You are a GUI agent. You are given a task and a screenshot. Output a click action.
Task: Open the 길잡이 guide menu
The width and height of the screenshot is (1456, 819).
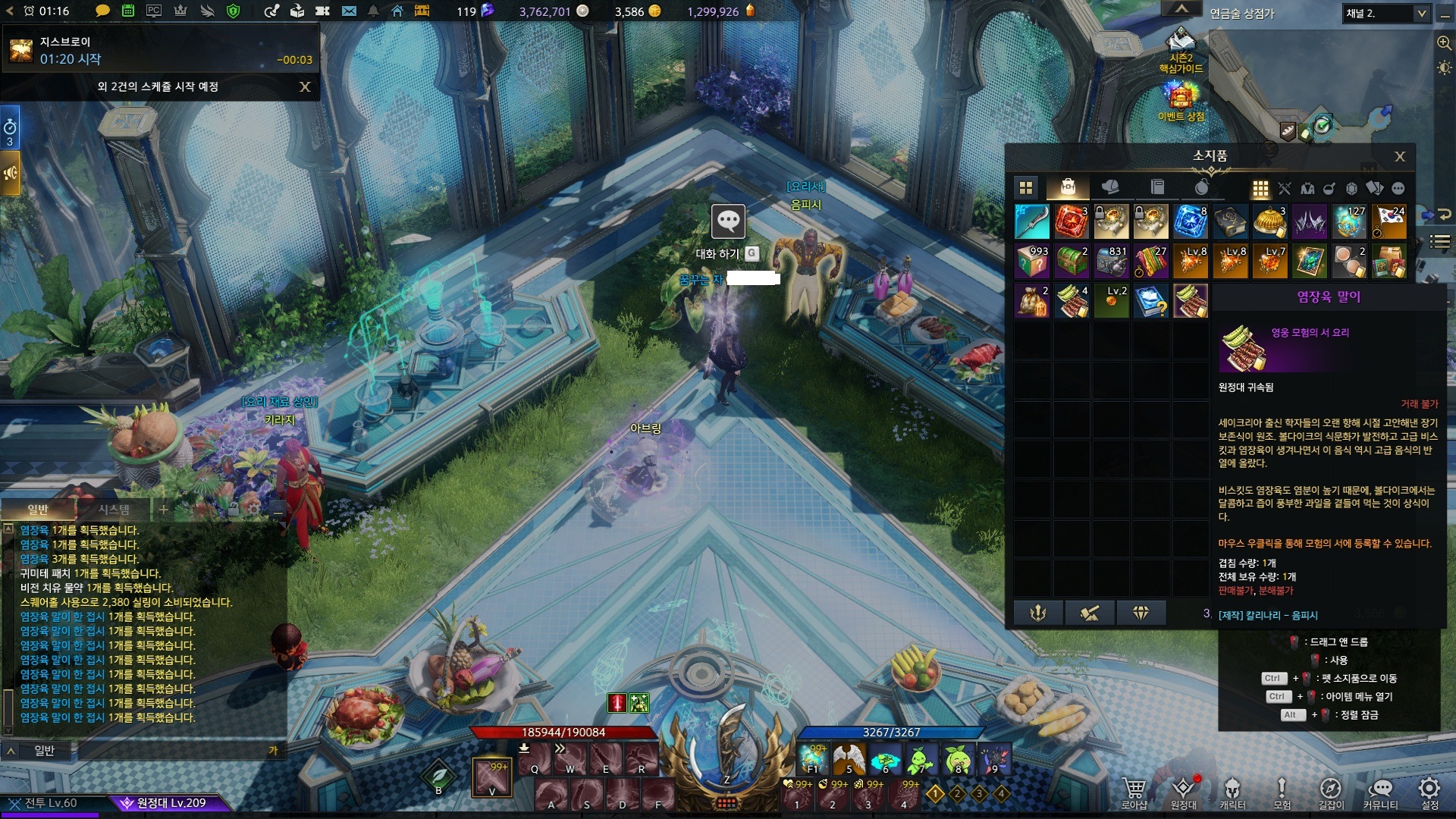coord(1331,792)
